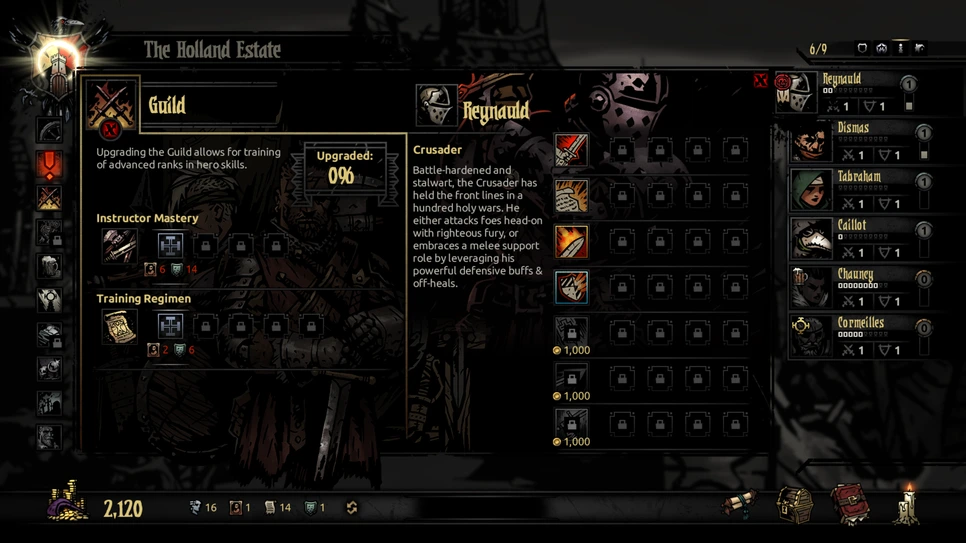The width and height of the screenshot is (966, 543).
Task: Upgrade Instructor Mastery with the first upgrade slot
Action: click(170, 245)
